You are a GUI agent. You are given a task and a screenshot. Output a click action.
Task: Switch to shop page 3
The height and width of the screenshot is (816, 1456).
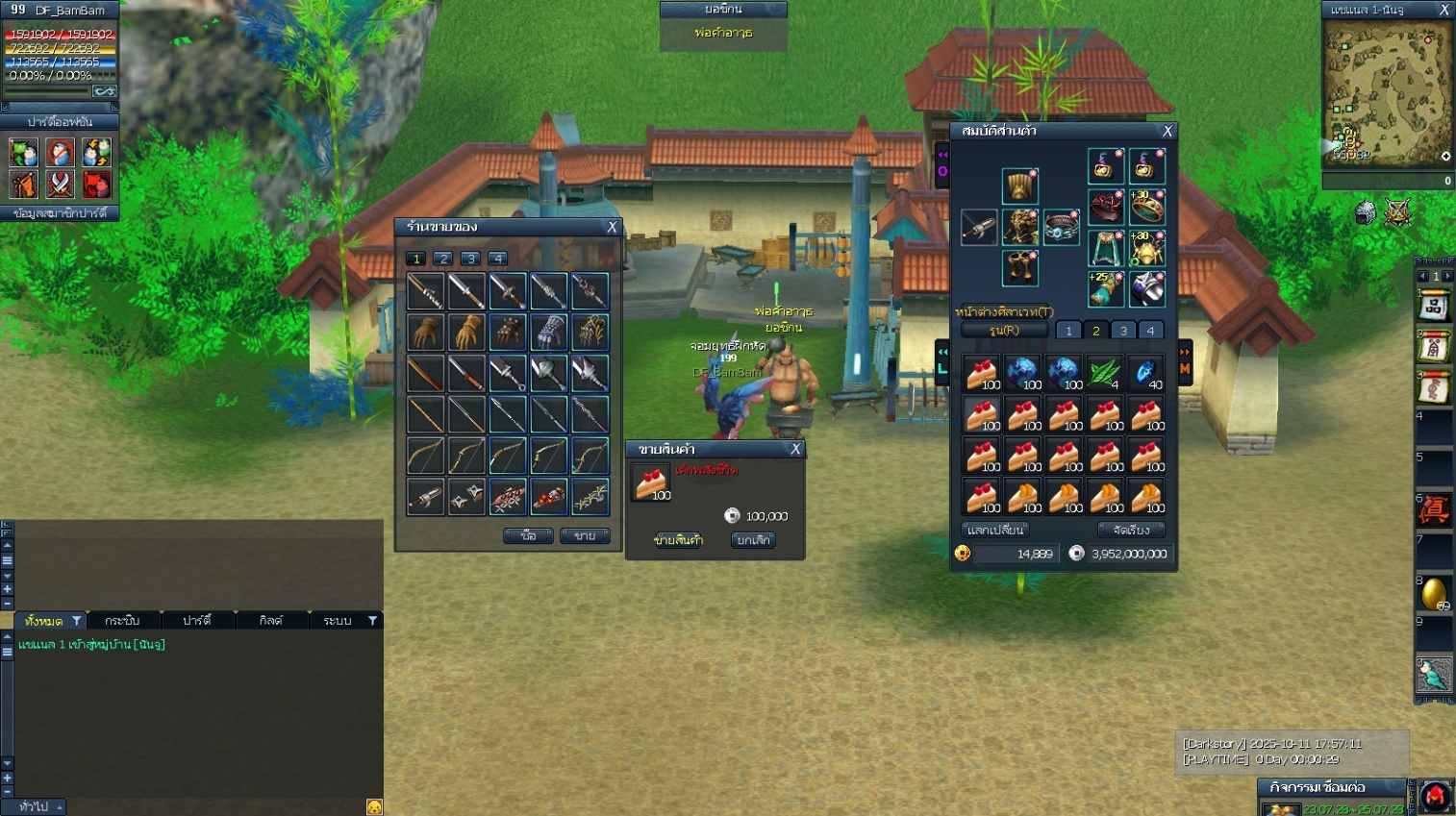(x=470, y=259)
